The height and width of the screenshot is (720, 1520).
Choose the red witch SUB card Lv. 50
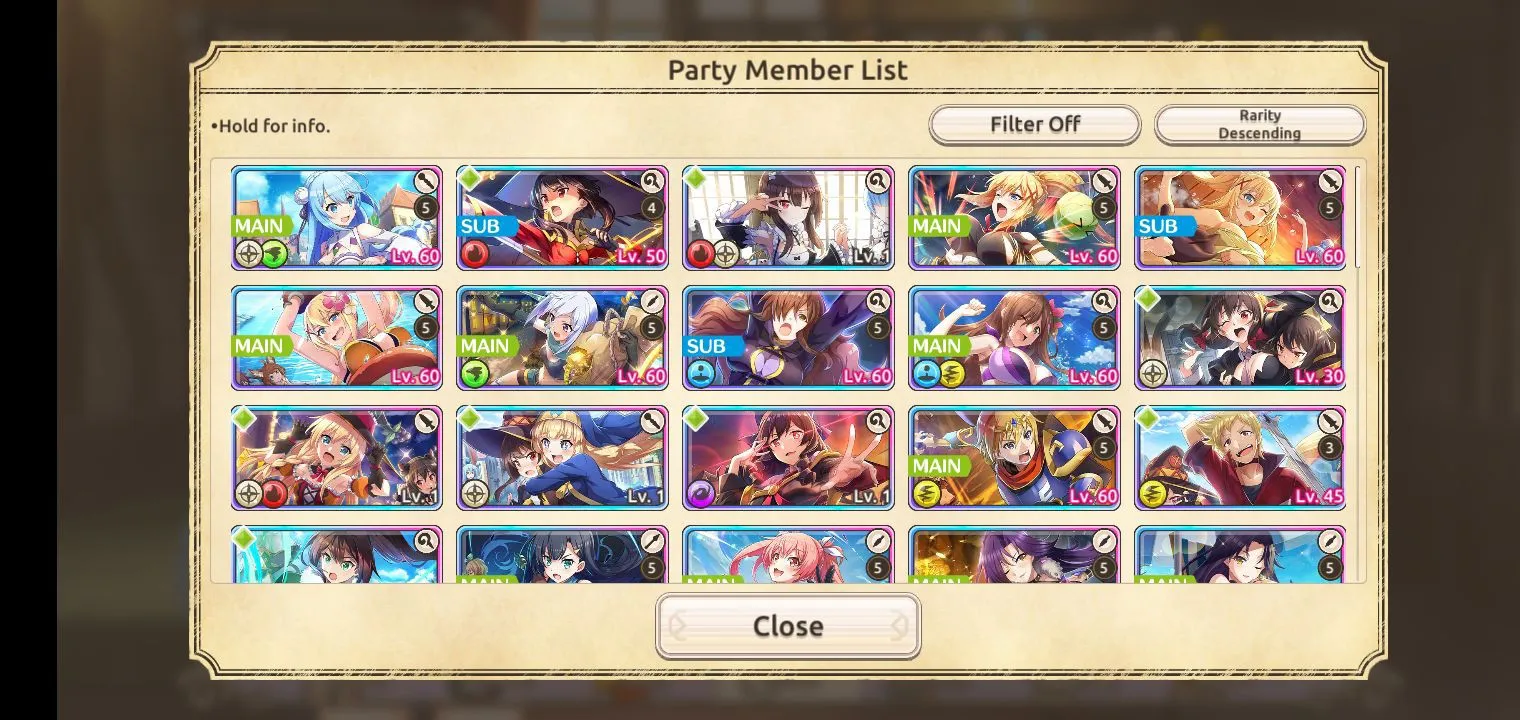click(x=562, y=218)
